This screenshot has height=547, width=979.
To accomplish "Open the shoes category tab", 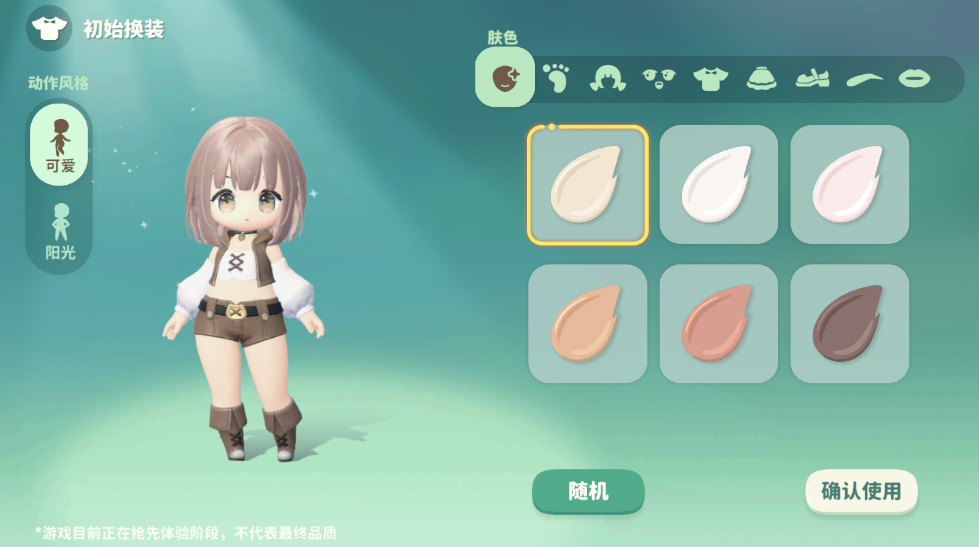I will coord(813,78).
